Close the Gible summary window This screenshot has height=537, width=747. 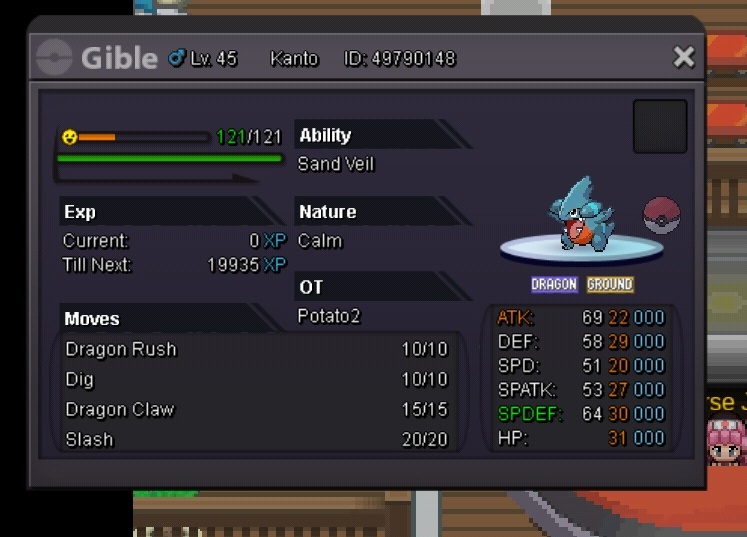[684, 57]
